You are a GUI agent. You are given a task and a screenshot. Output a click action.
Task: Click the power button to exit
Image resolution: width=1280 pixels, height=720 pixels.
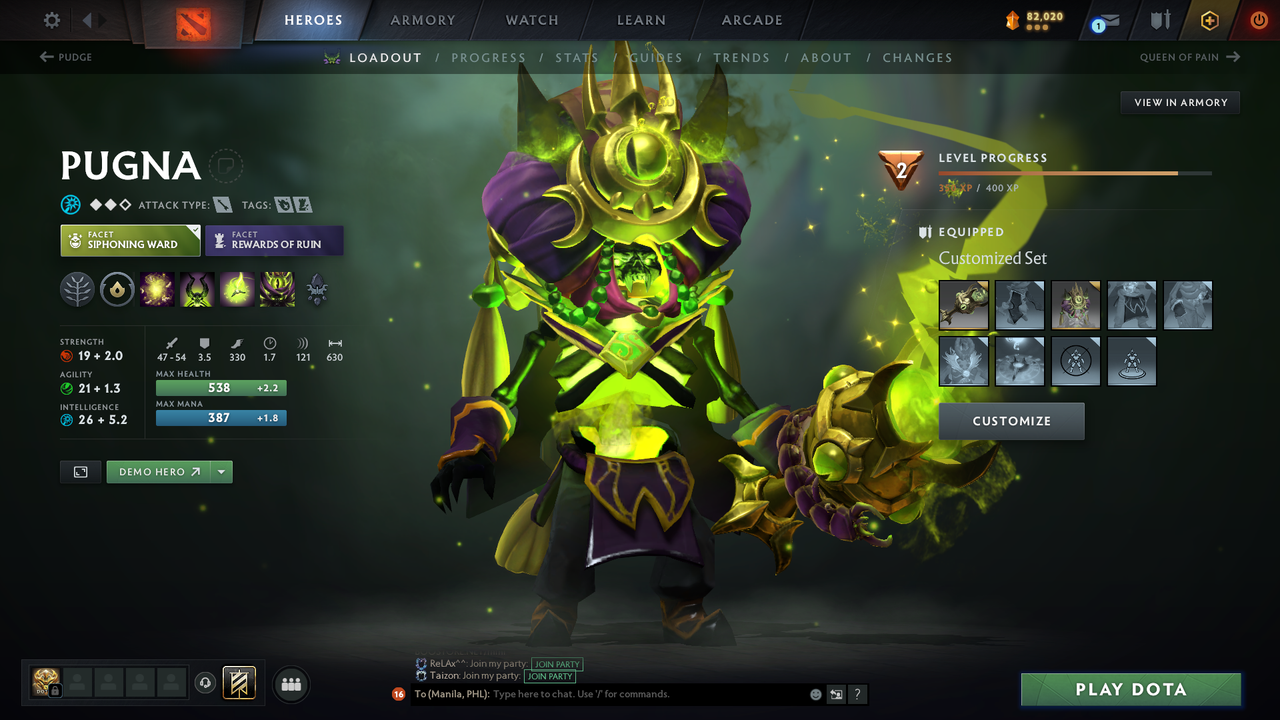[1258, 20]
